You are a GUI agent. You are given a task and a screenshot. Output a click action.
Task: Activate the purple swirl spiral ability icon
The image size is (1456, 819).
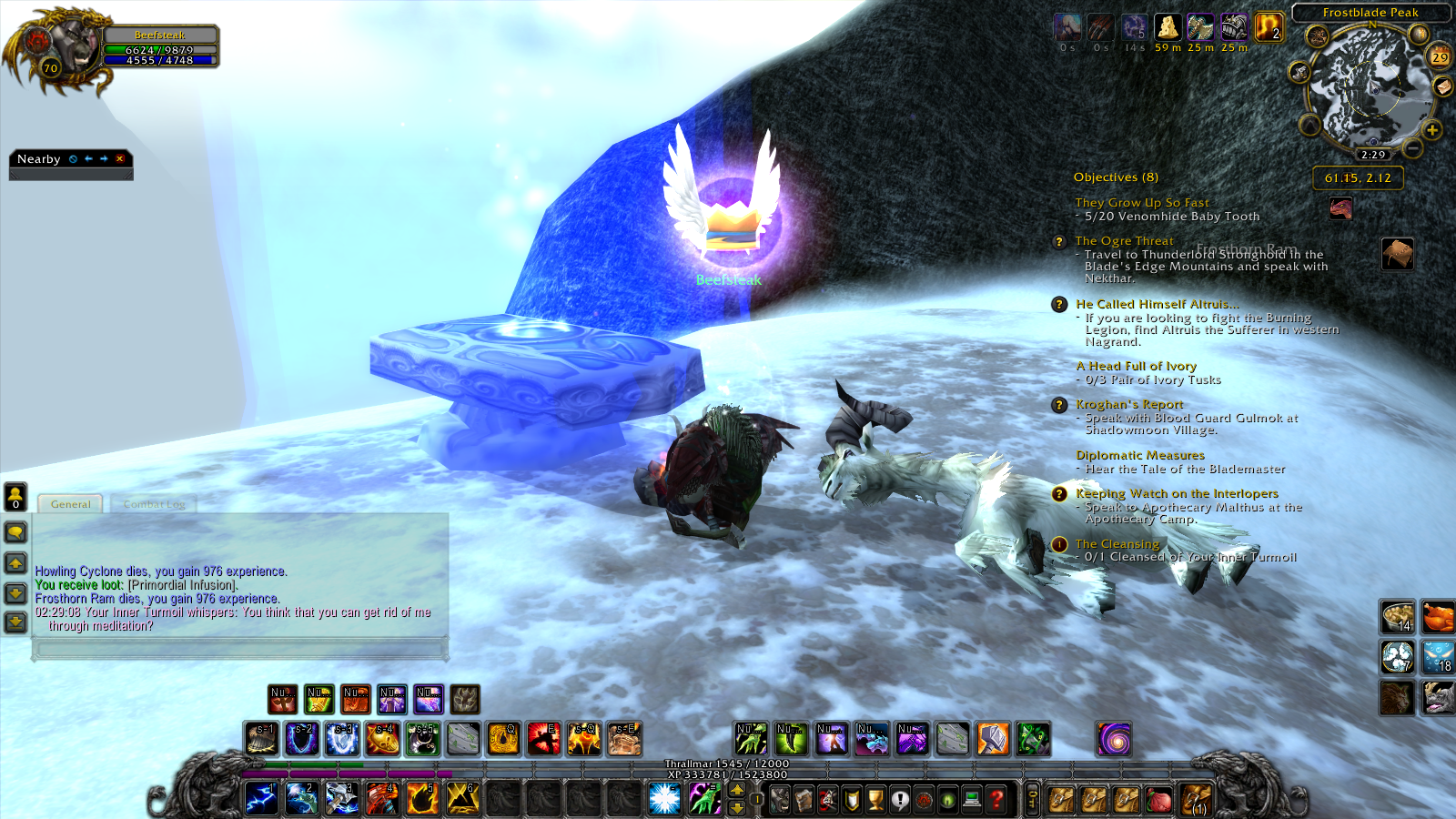coord(1114,739)
